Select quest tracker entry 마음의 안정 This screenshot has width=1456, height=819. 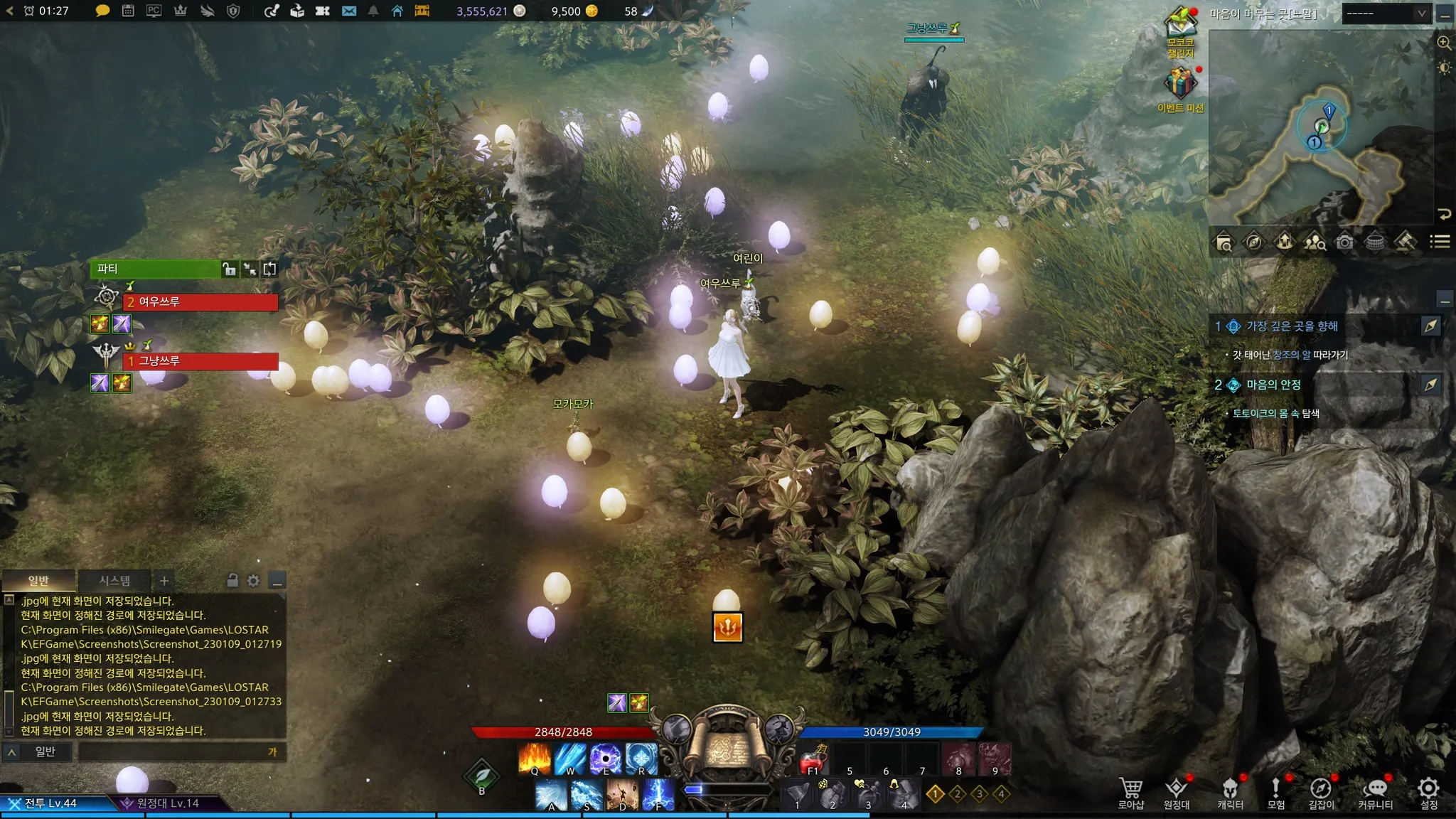pyautogui.click(x=1273, y=385)
